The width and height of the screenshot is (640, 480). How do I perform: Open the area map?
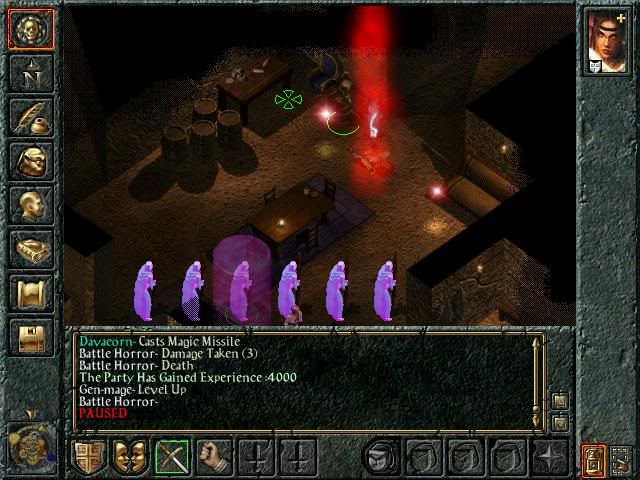point(30,72)
